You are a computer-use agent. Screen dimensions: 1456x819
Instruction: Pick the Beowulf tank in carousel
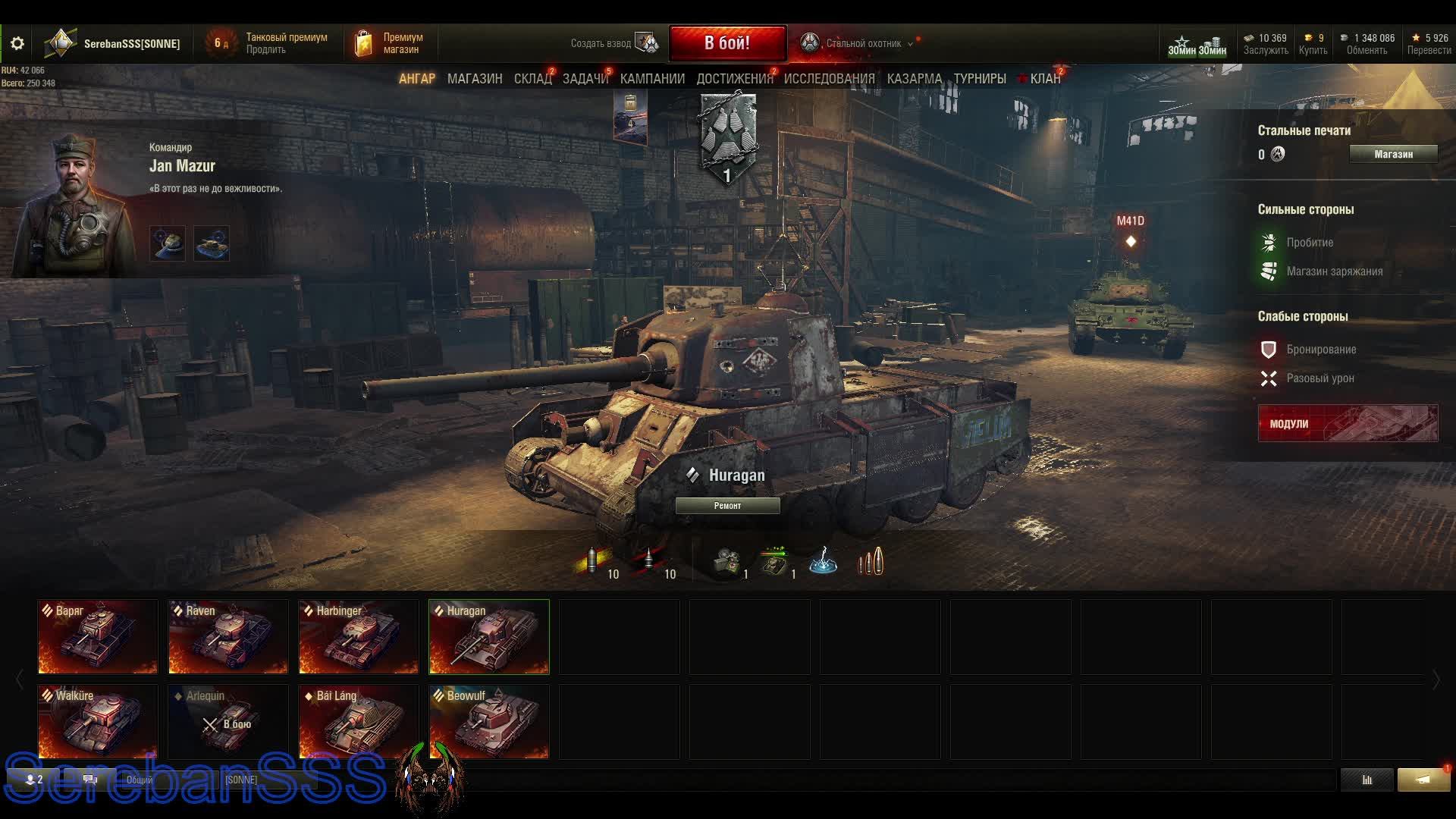coord(489,722)
